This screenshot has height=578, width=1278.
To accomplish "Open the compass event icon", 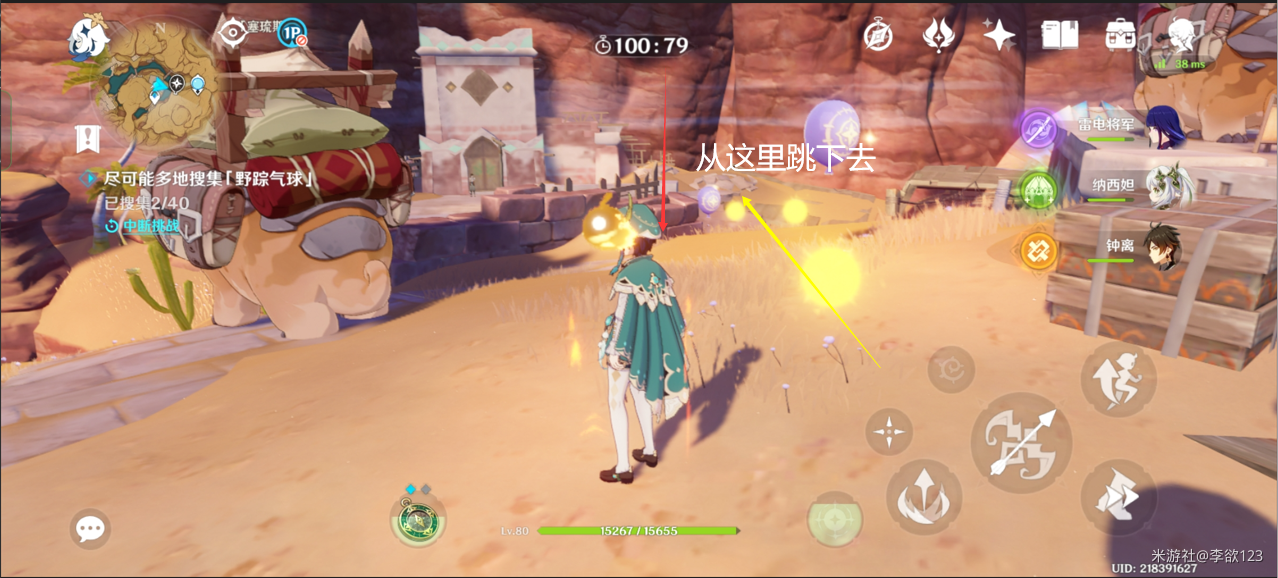I will [878, 36].
